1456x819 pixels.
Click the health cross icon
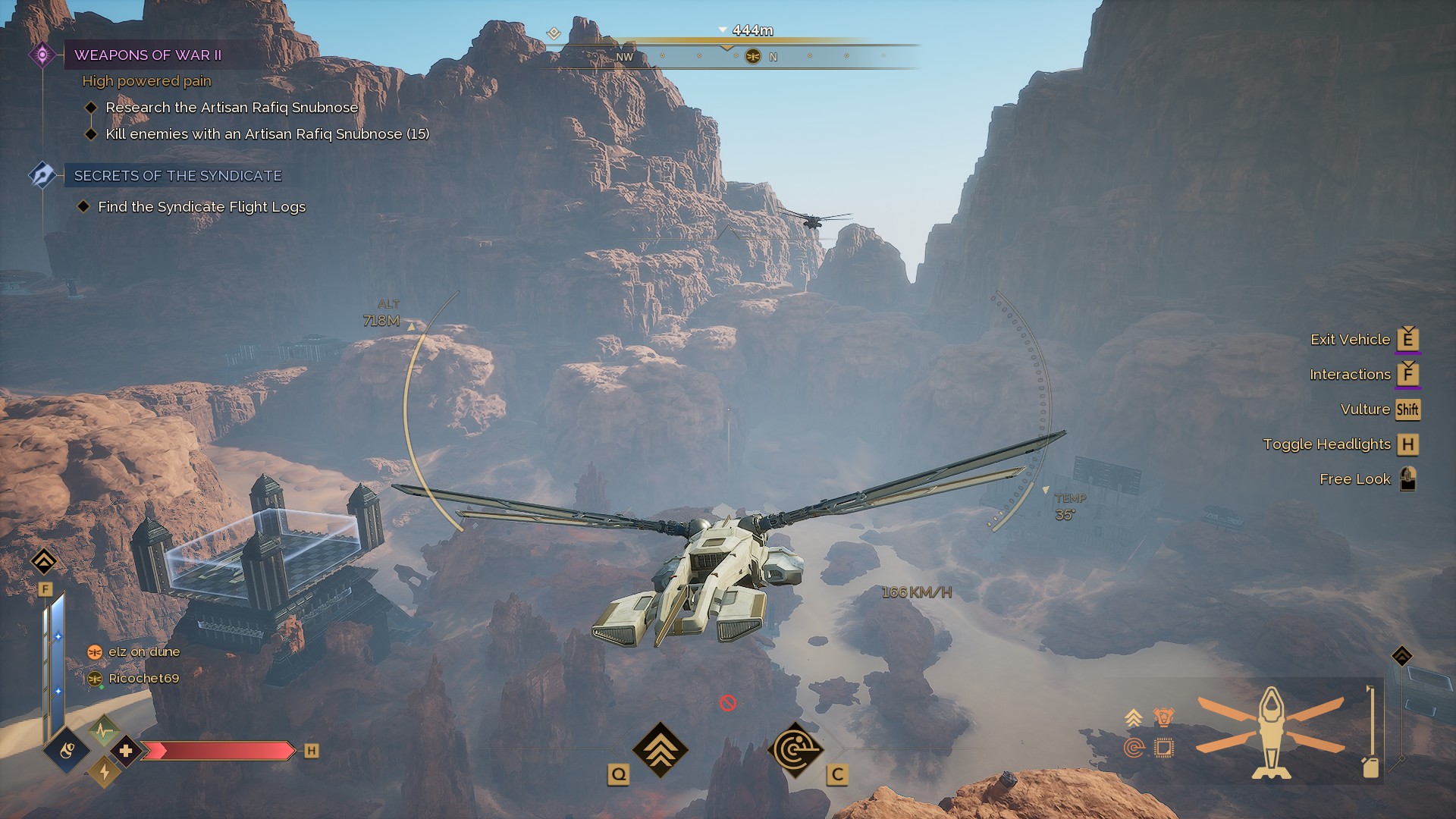126,751
